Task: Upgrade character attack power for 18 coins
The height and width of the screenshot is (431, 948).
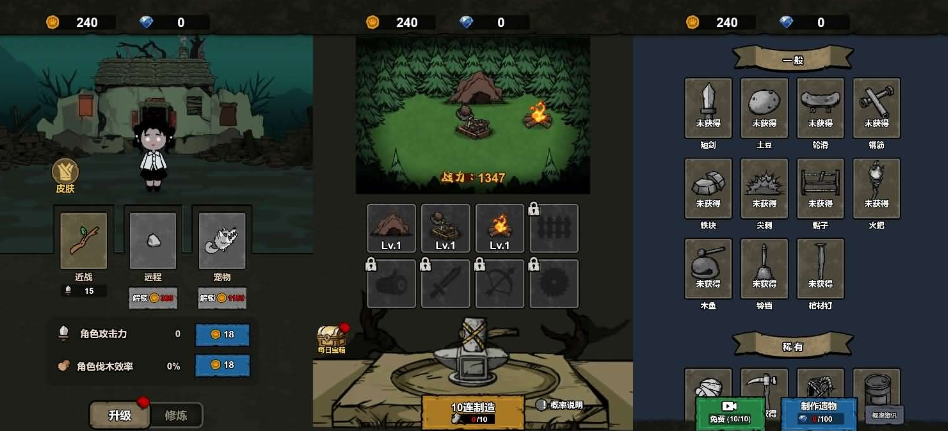Action: (221, 334)
